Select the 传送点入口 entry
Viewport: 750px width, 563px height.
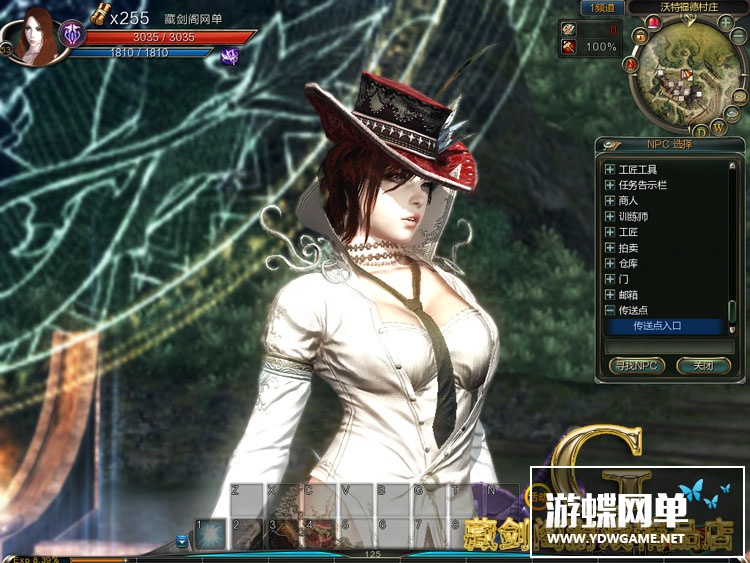point(664,326)
